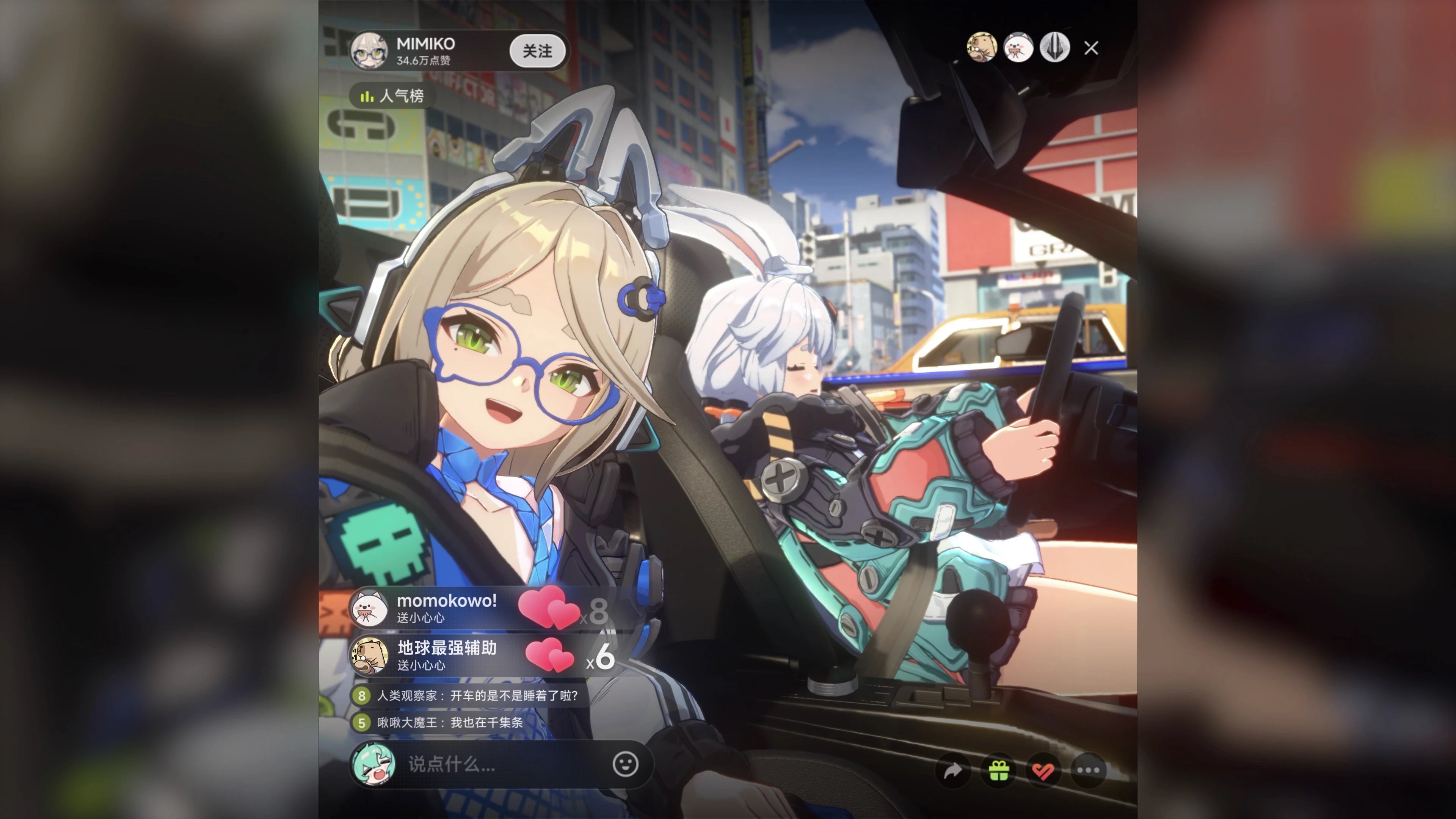Like the stream with the red heart
The width and height of the screenshot is (1456, 819).
tap(1043, 770)
